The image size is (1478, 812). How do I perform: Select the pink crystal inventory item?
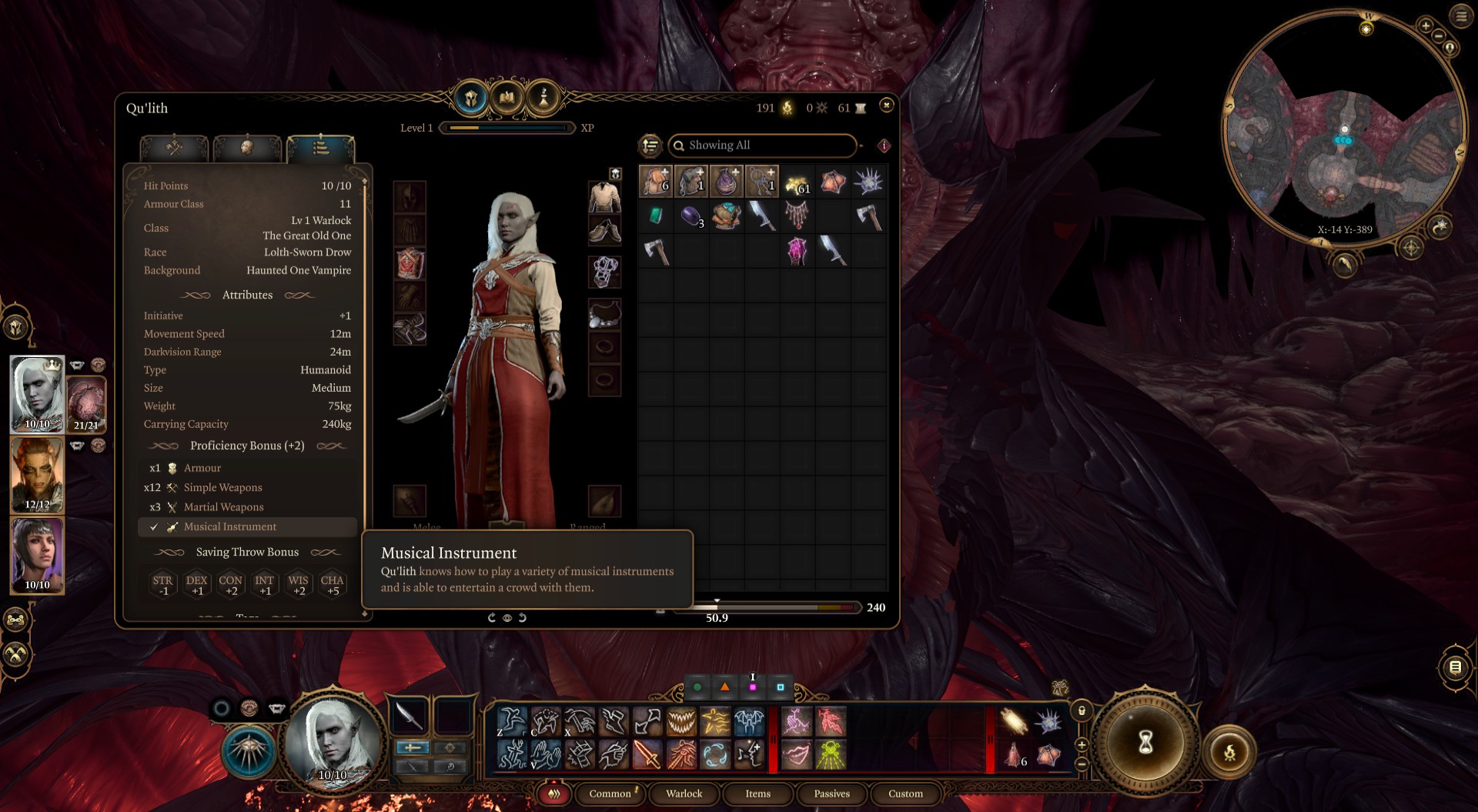tap(797, 252)
